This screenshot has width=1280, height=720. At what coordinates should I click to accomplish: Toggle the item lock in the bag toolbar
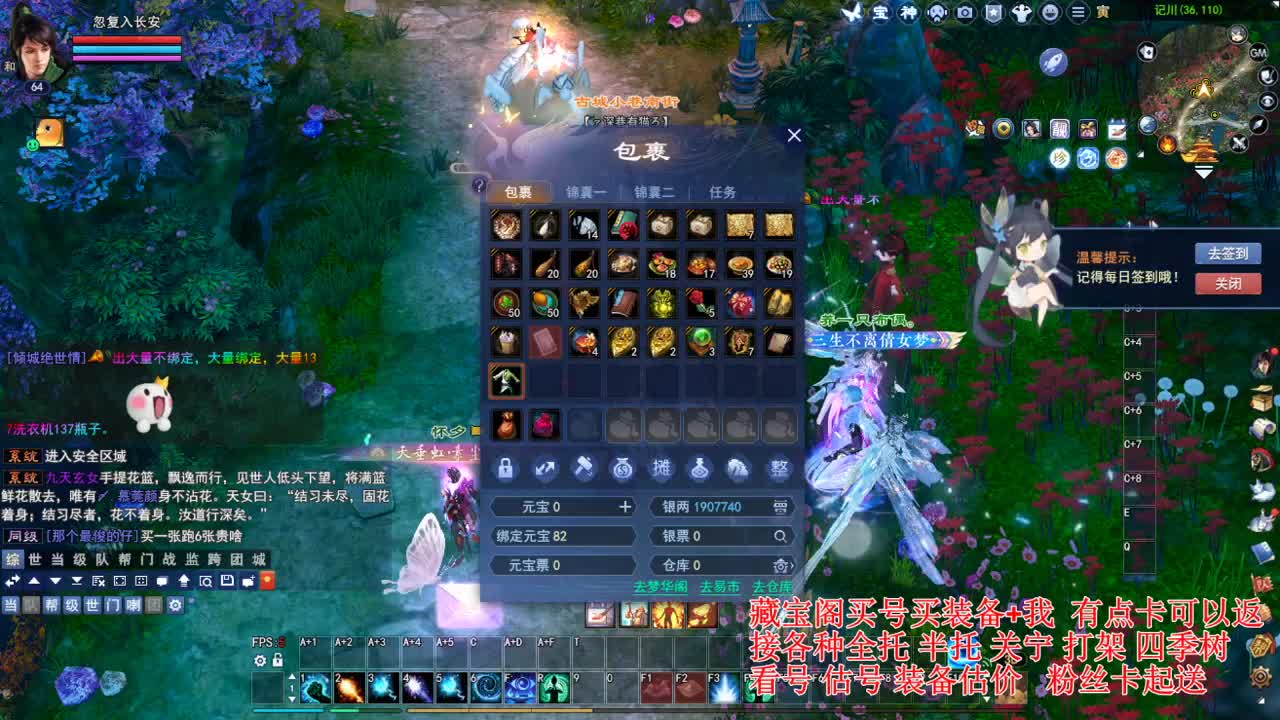coord(507,468)
